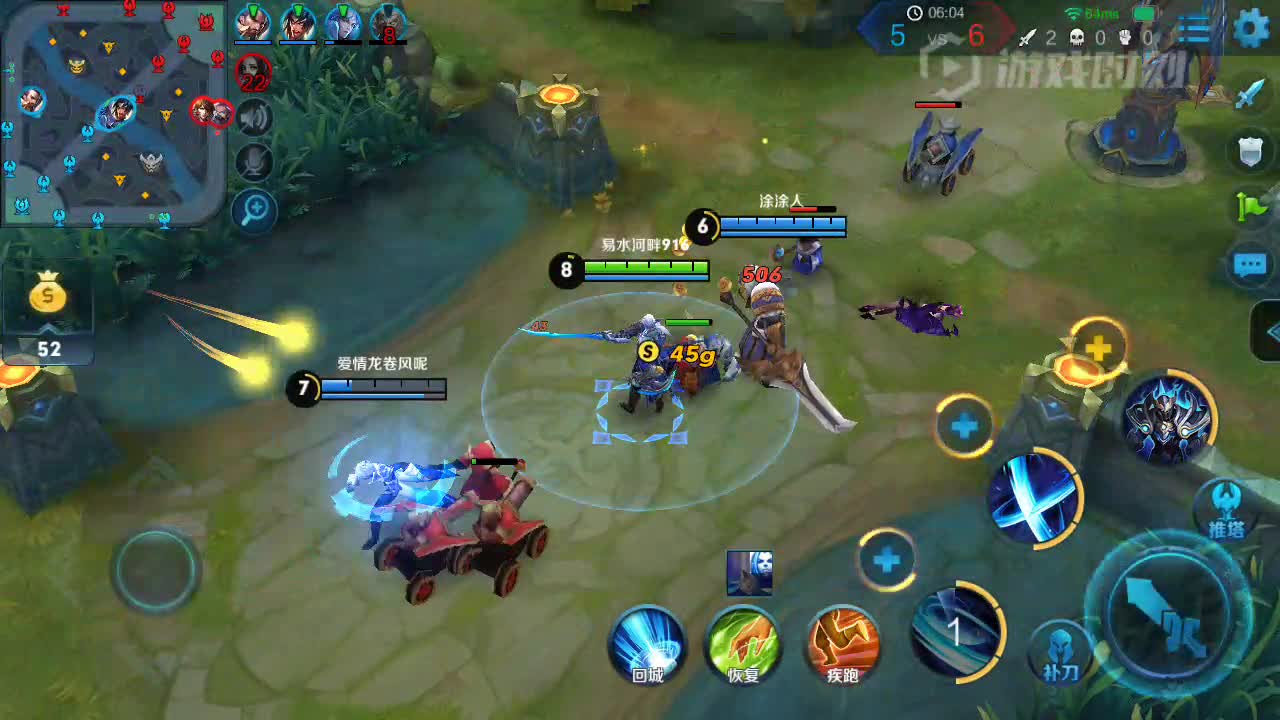The width and height of the screenshot is (1280, 720).
Task: Use the first skill showing cooldown 1
Action: pyautogui.click(x=955, y=631)
